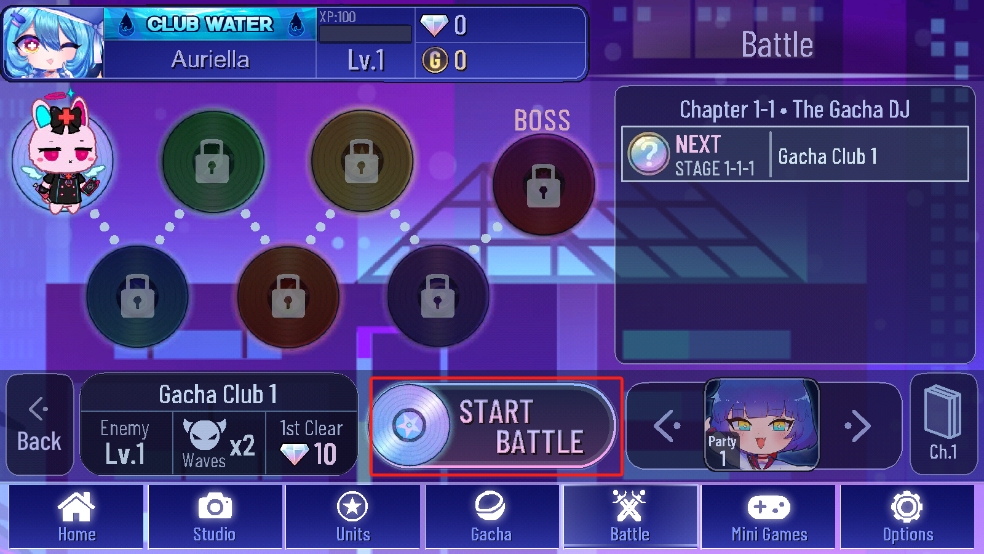Select the locked BOSS stage disc
The width and height of the screenshot is (984, 554).
pyautogui.click(x=543, y=185)
